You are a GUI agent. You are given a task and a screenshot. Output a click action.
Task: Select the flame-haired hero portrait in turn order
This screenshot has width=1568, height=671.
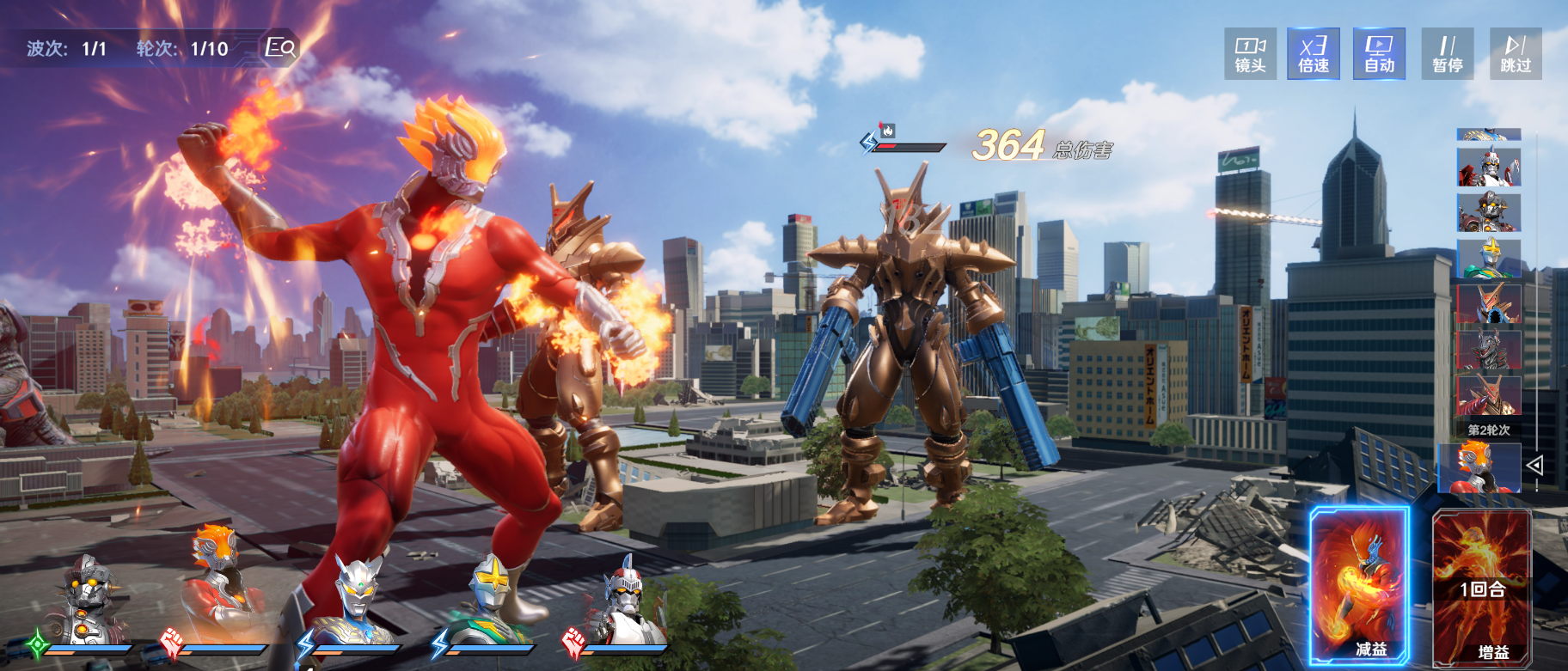[x=1479, y=467]
